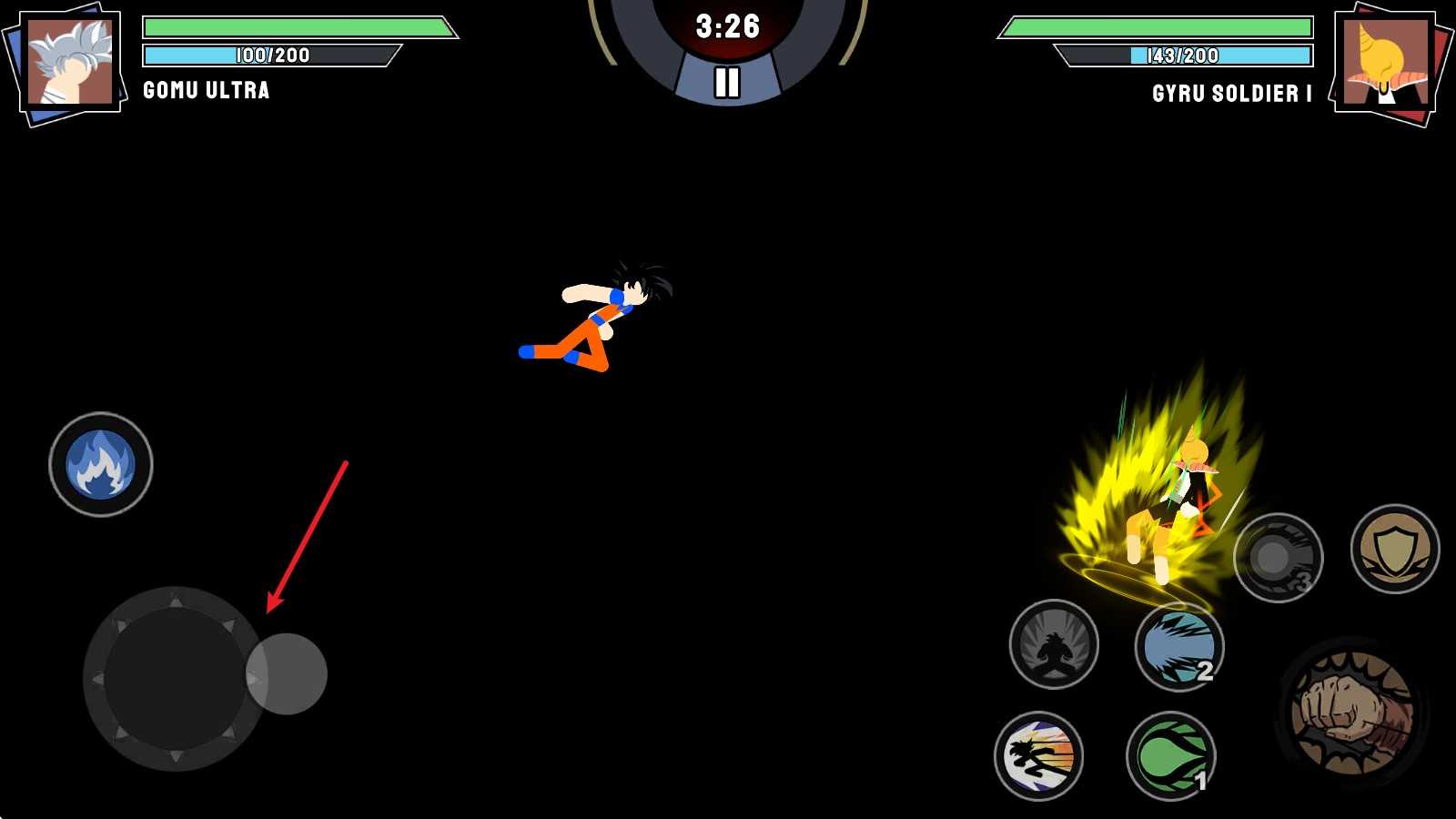
Task: Use the dash sprint skill button
Action: pos(1038,756)
